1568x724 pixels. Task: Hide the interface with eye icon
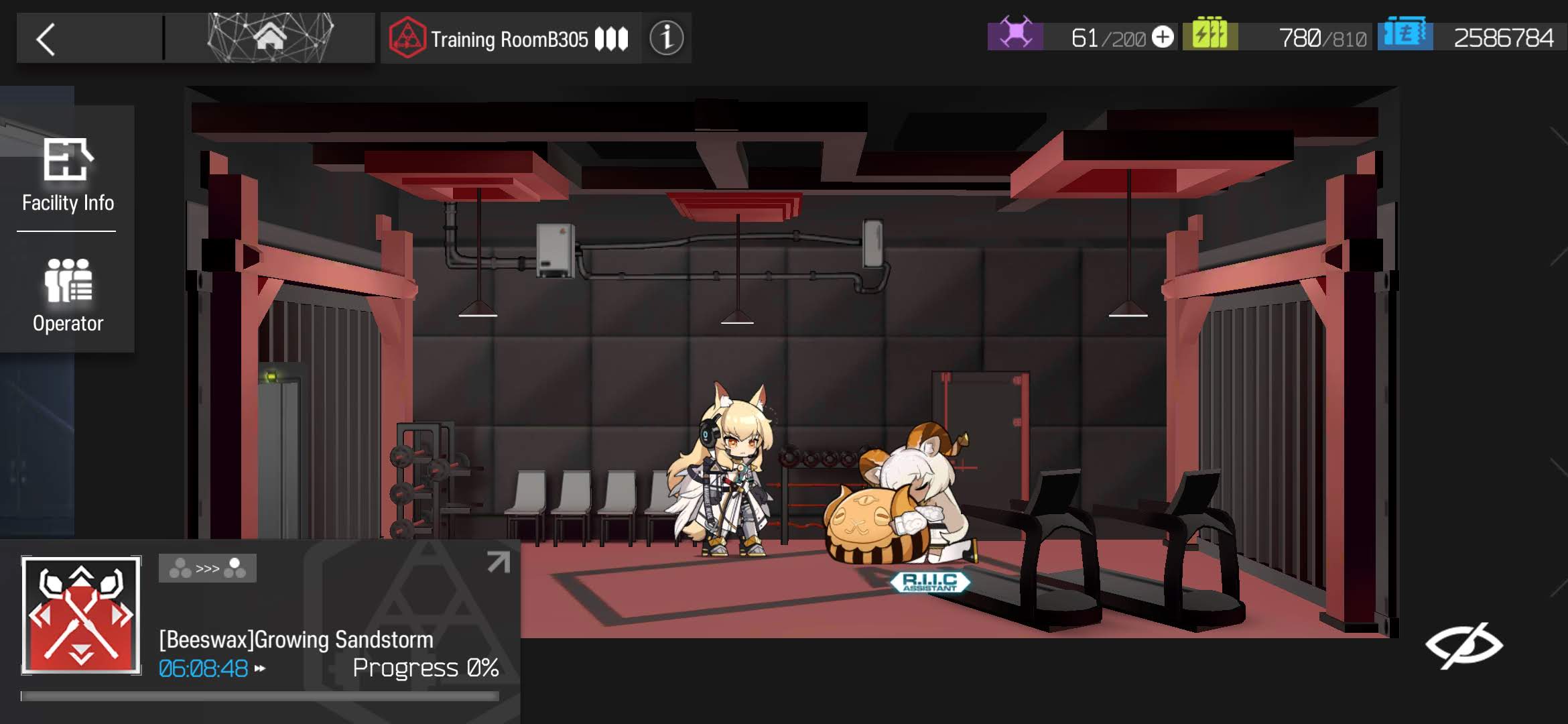tap(1463, 645)
